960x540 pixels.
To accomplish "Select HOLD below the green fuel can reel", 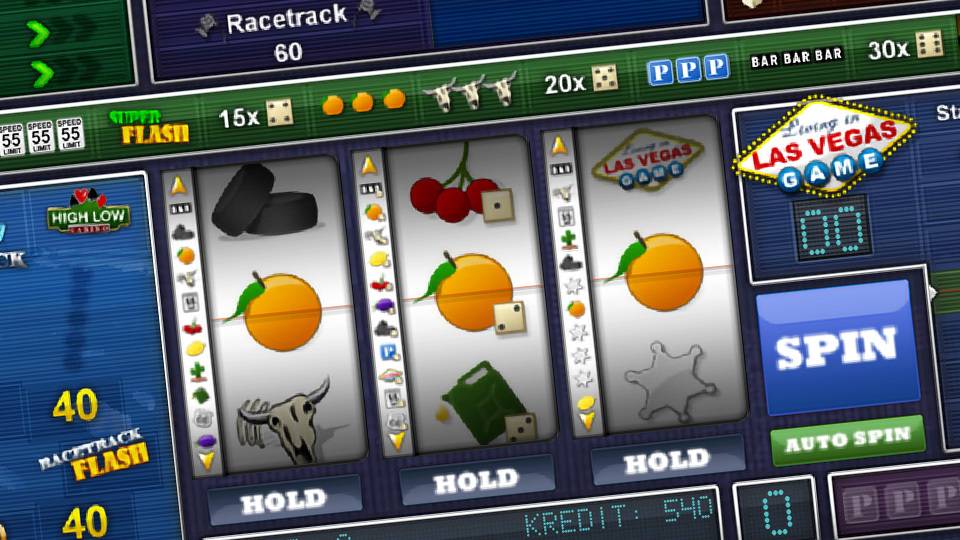I will pos(477,481).
